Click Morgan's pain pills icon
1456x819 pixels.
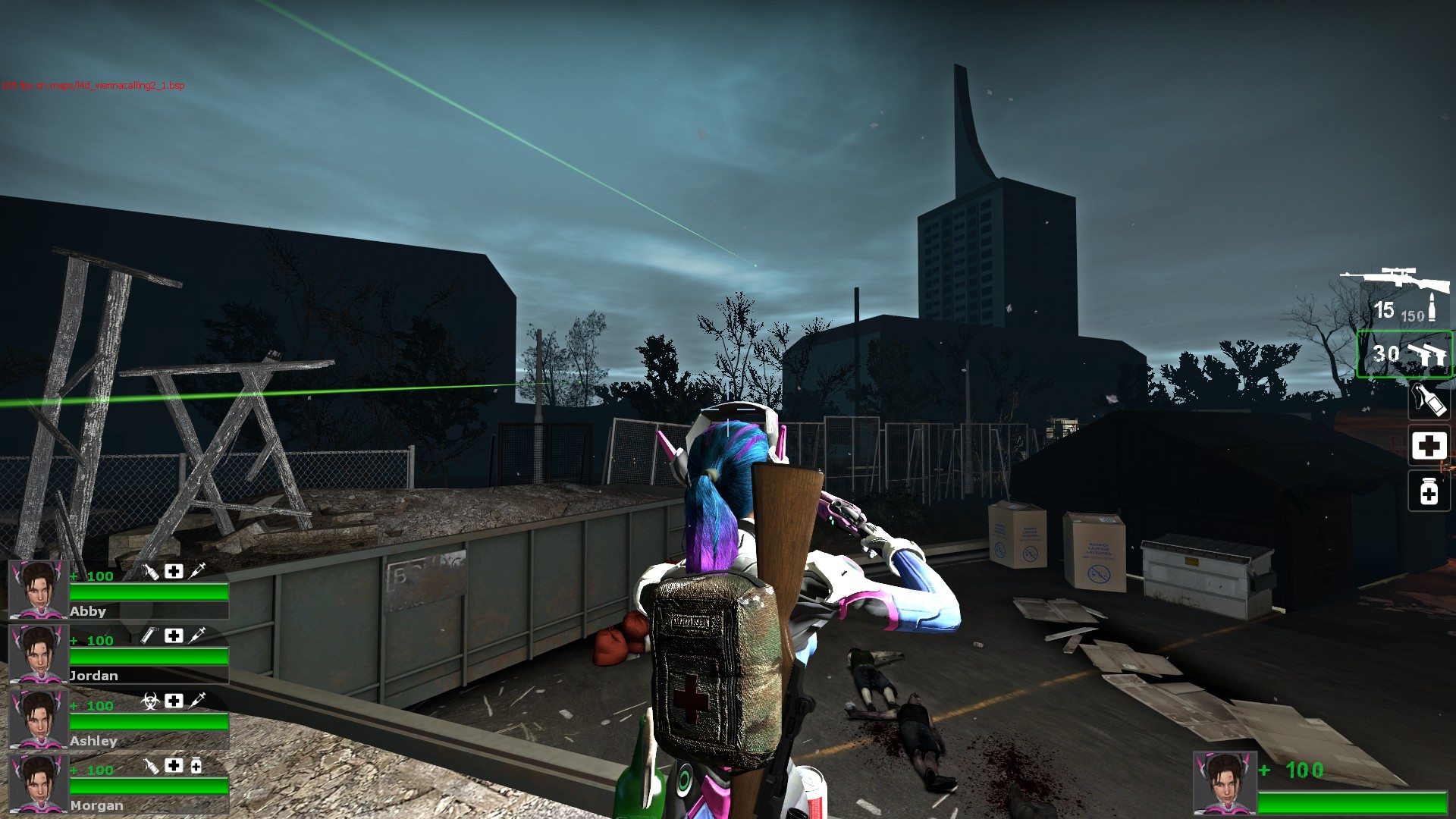tap(196, 766)
